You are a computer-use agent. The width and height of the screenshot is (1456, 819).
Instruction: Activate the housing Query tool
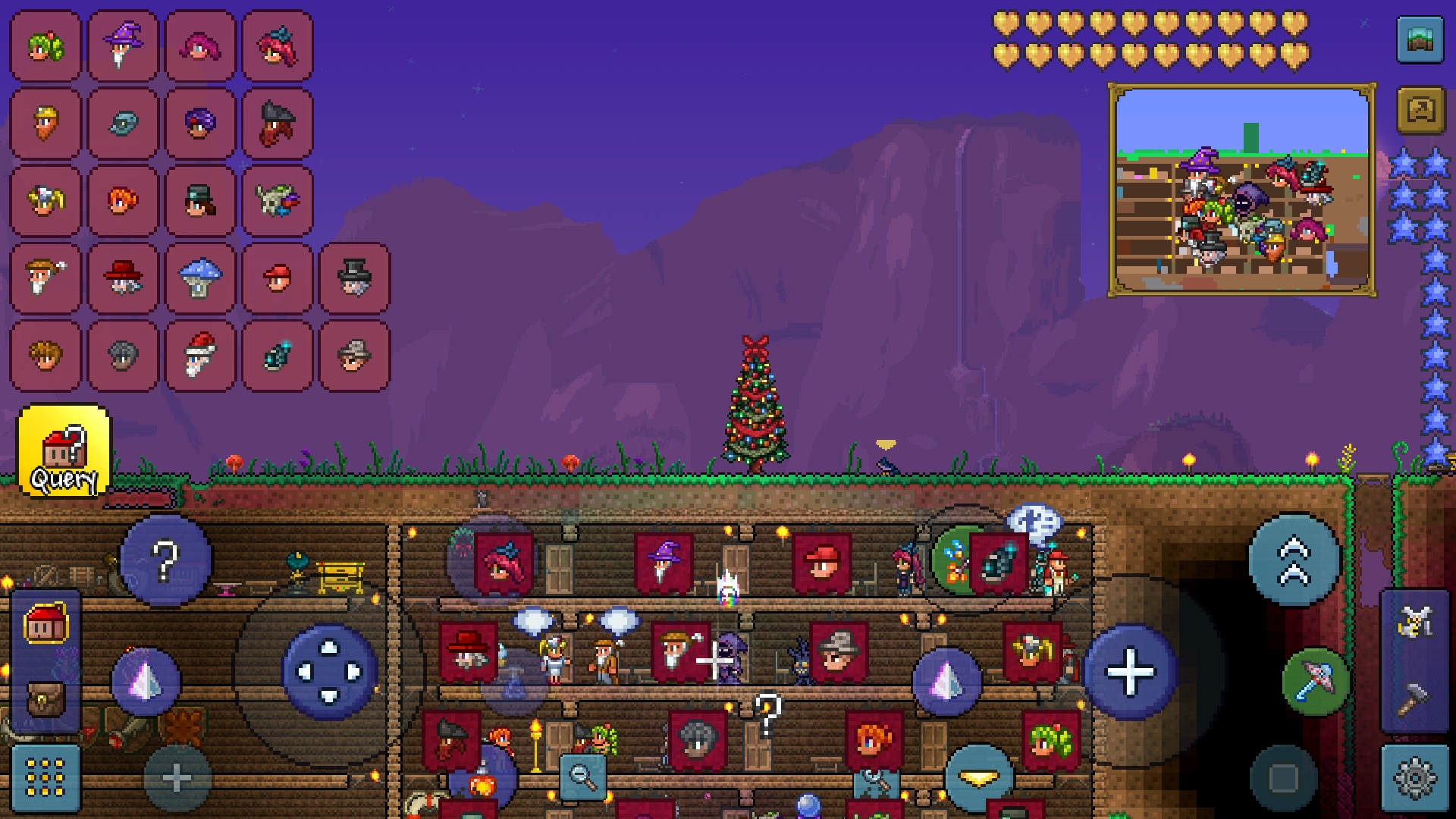click(64, 451)
